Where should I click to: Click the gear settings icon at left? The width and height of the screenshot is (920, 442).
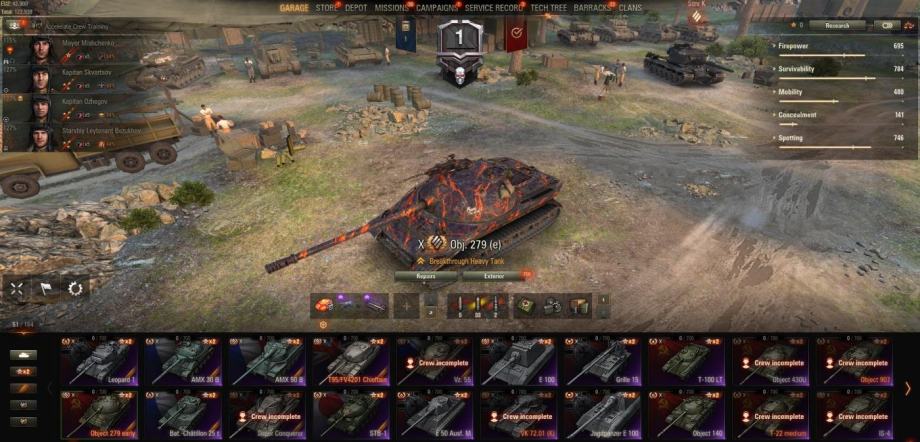click(75, 288)
